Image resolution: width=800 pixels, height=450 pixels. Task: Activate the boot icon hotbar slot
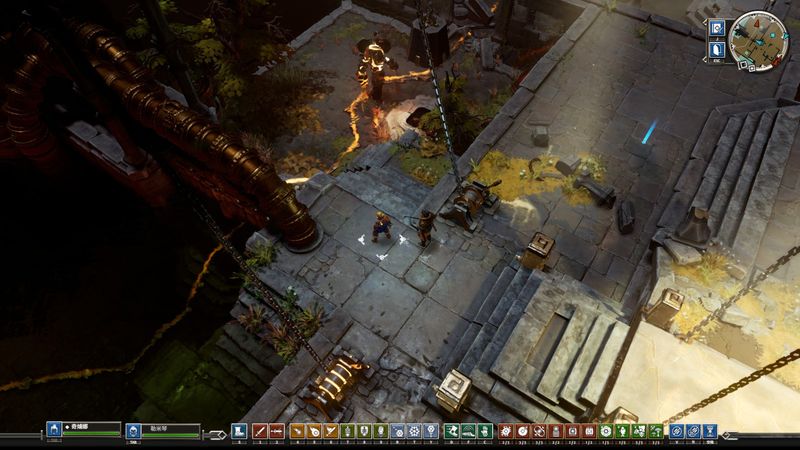pyautogui.click(x=240, y=430)
